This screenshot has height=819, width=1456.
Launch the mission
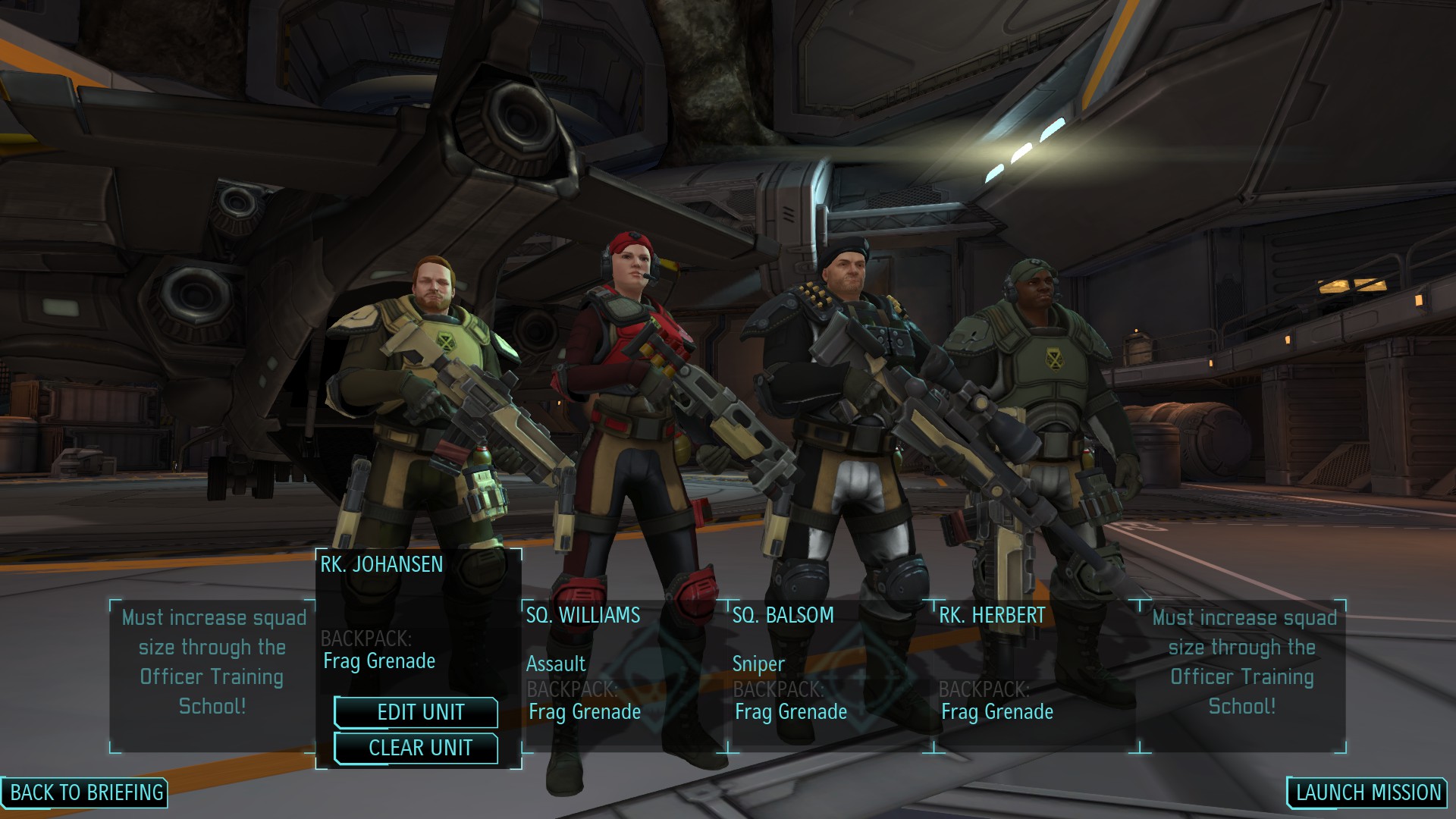[x=1367, y=792]
